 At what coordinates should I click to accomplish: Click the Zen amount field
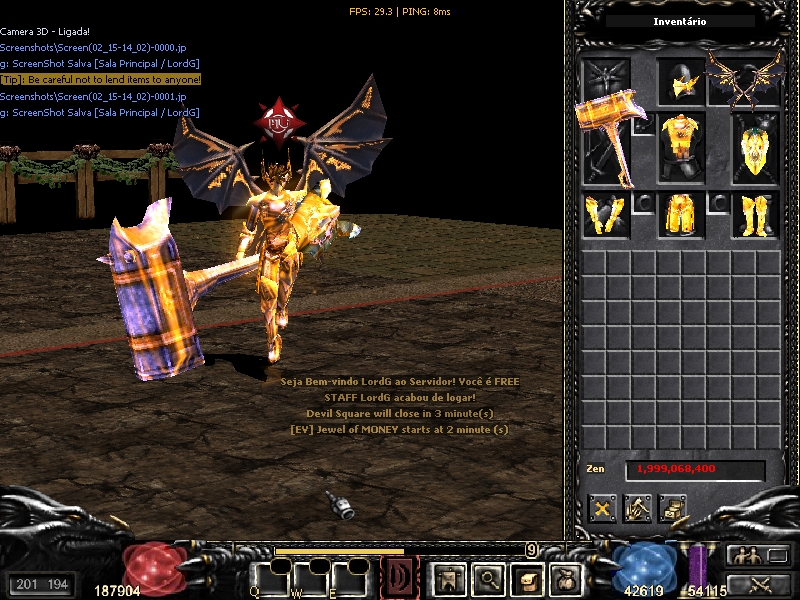tap(696, 469)
